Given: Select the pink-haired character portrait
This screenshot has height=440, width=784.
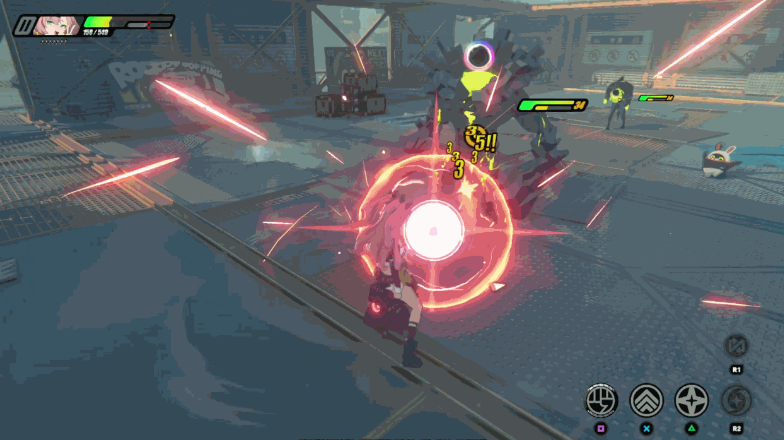Looking at the screenshot, I should pyautogui.click(x=56, y=25).
